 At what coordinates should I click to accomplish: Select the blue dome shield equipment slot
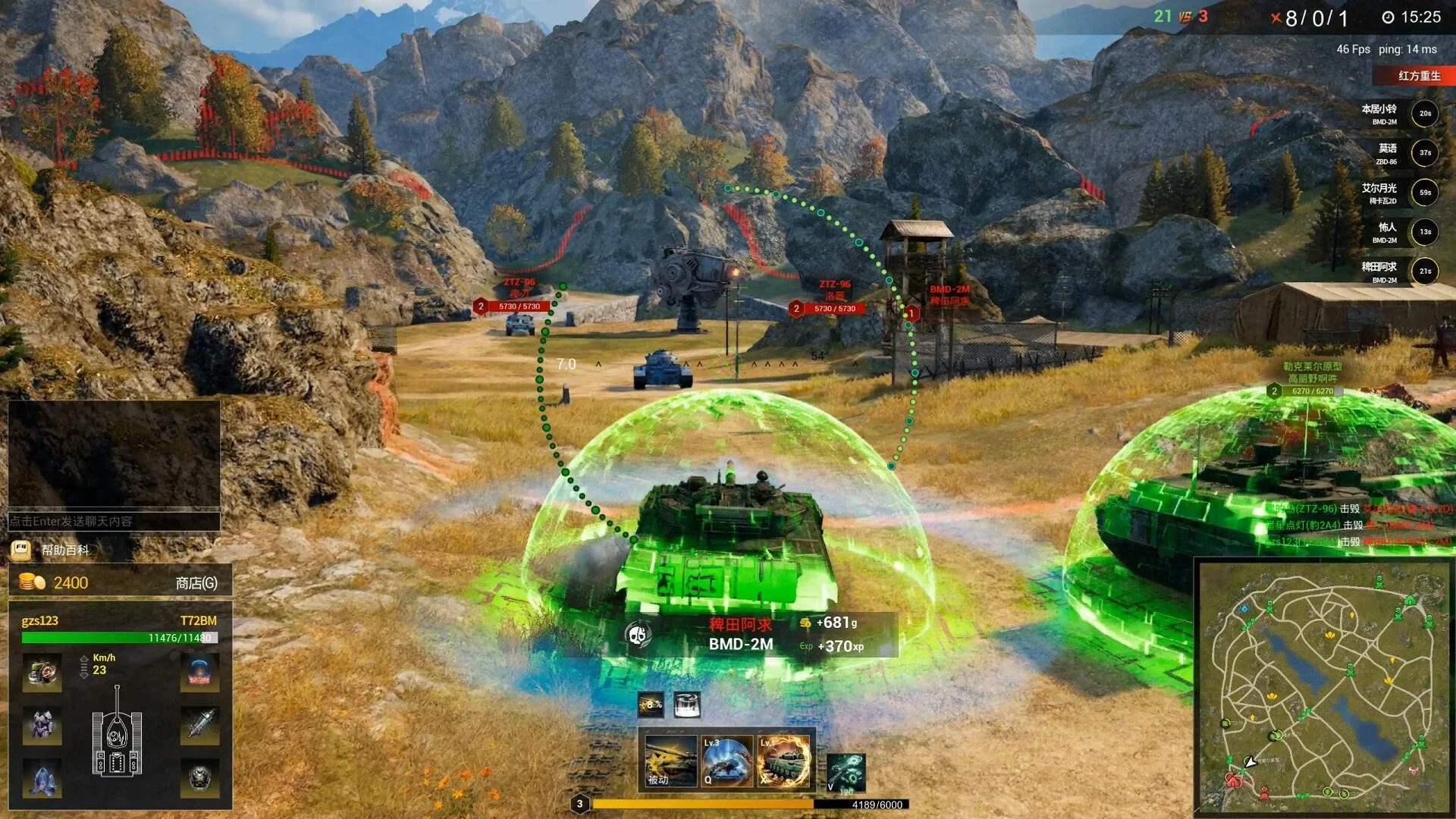point(200,673)
